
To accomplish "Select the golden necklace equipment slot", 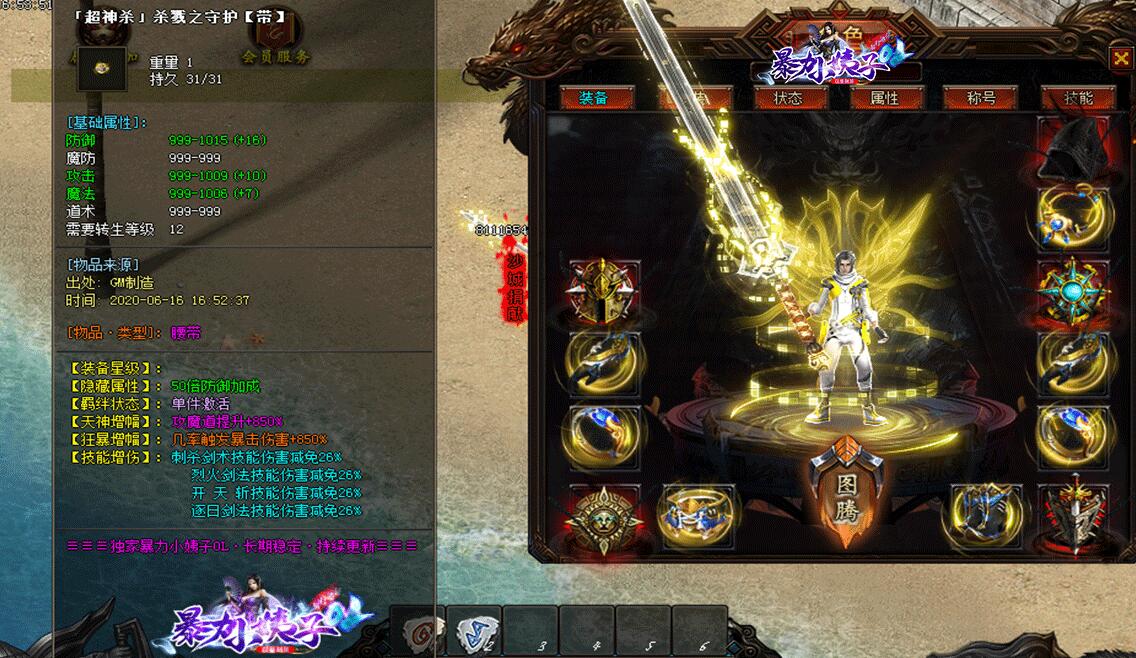I will point(1074,218).
